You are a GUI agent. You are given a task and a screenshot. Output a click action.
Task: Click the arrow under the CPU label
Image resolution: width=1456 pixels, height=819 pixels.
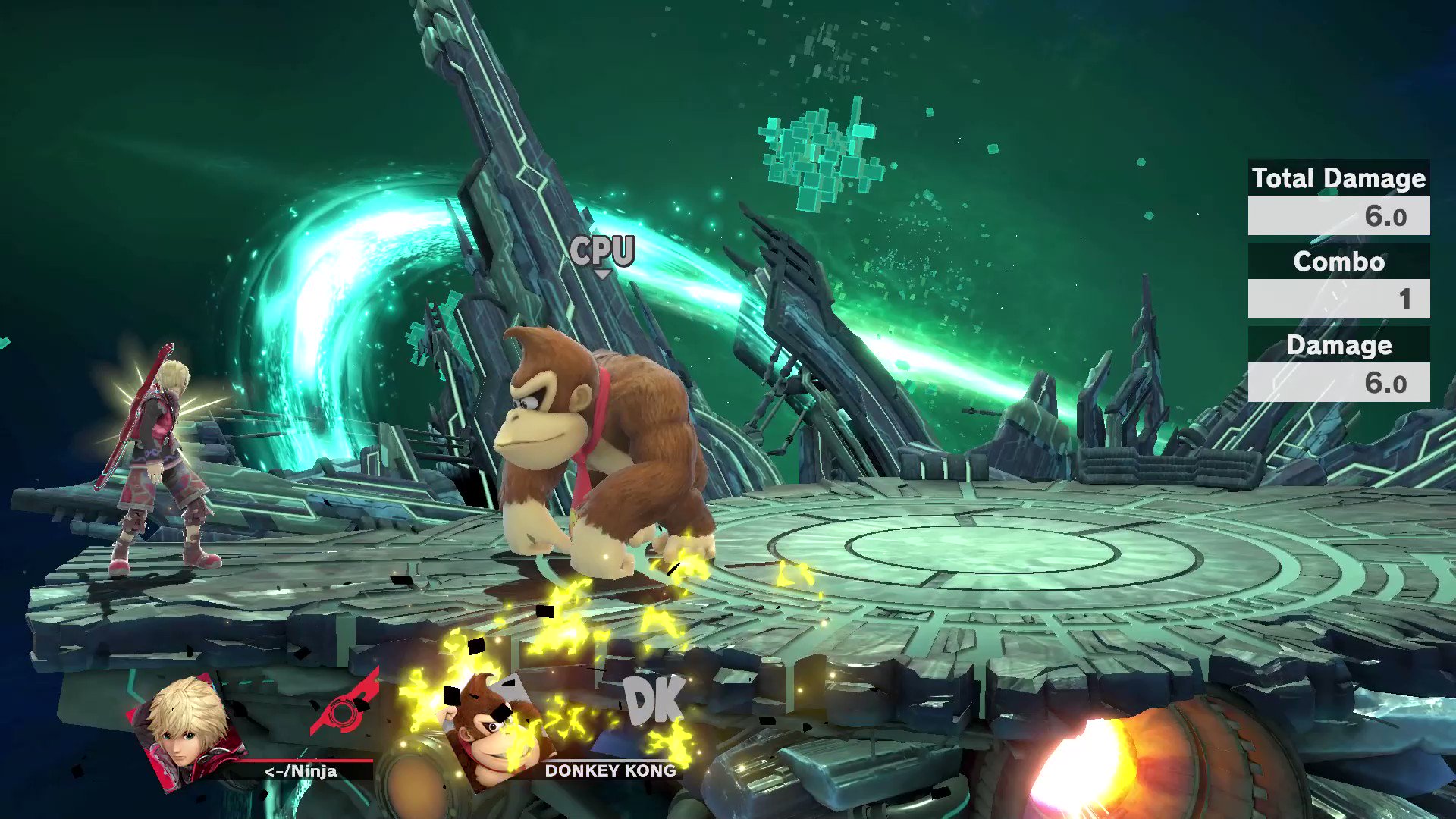point(604,273)
